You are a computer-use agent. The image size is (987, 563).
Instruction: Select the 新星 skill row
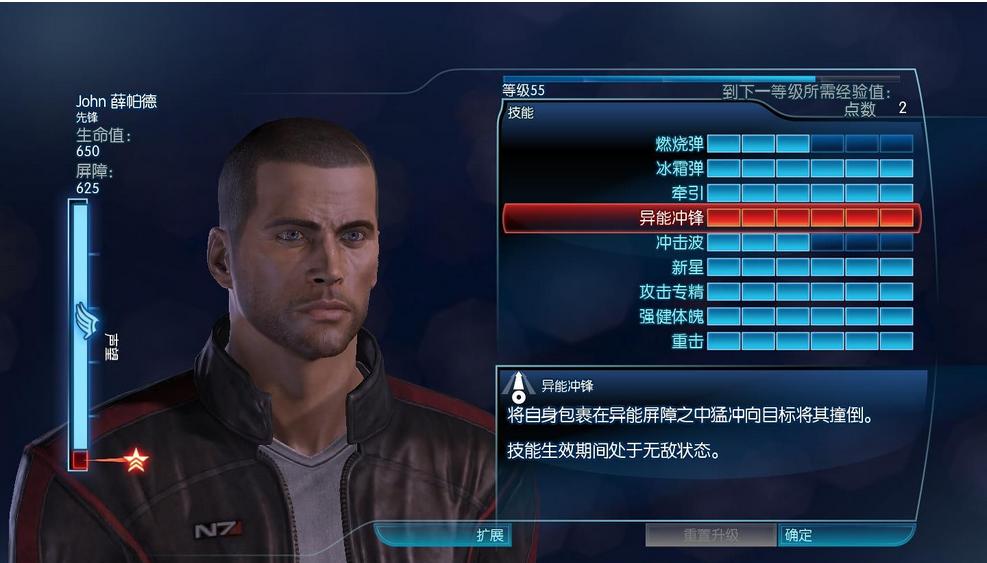(687, 267)
